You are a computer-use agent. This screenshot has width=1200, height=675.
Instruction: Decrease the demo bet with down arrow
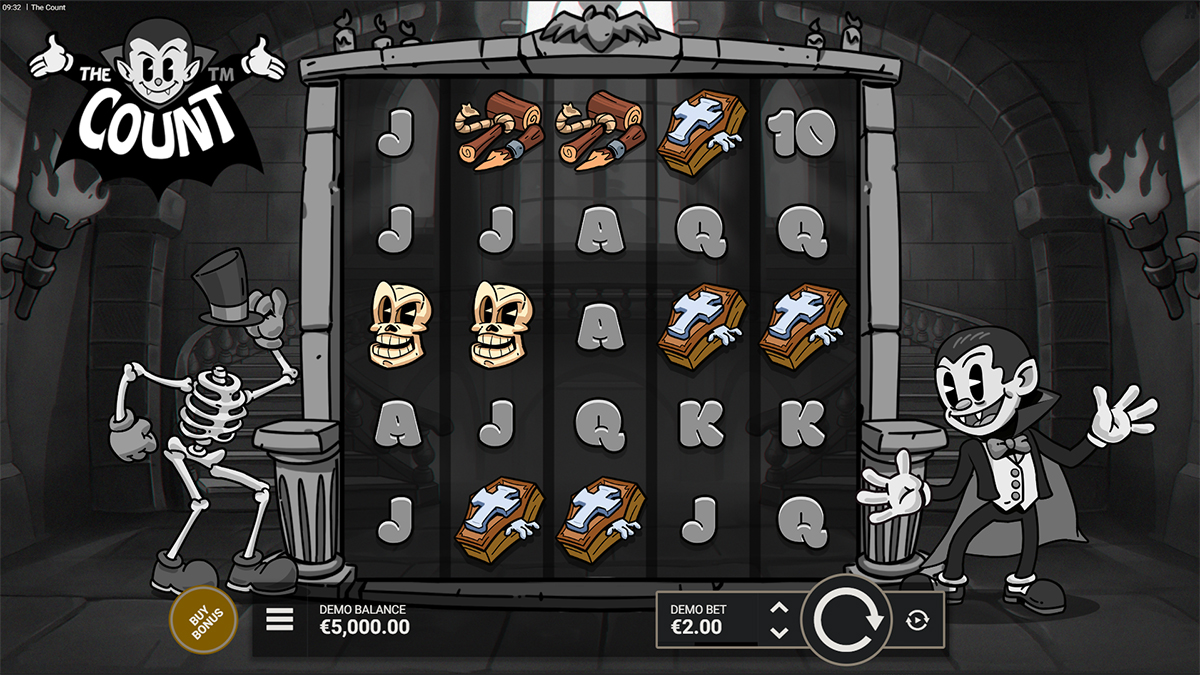click(x=780, y=632)
